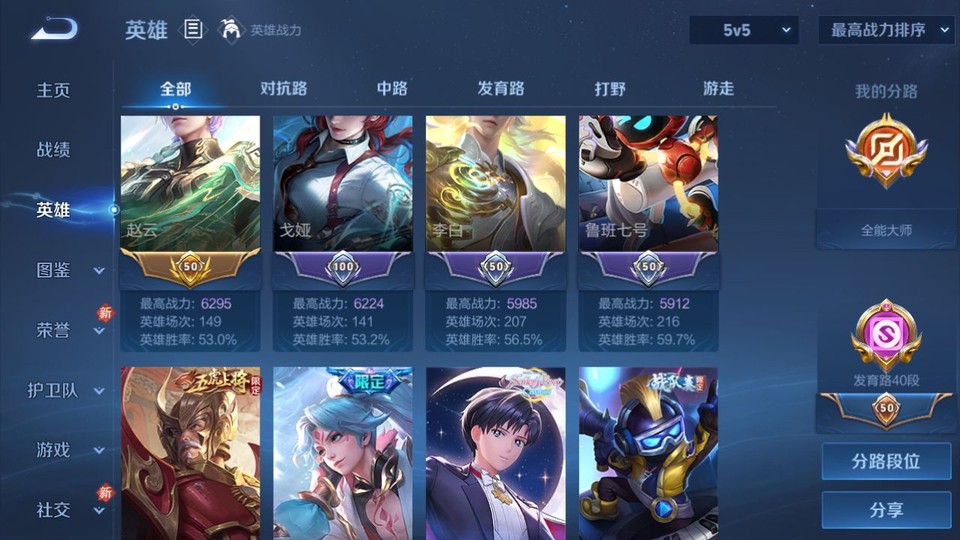Expand the 游戏 sidebar section
Image resolution: width=960 pixels, height=540 pixels.
(x=99, y=451)
